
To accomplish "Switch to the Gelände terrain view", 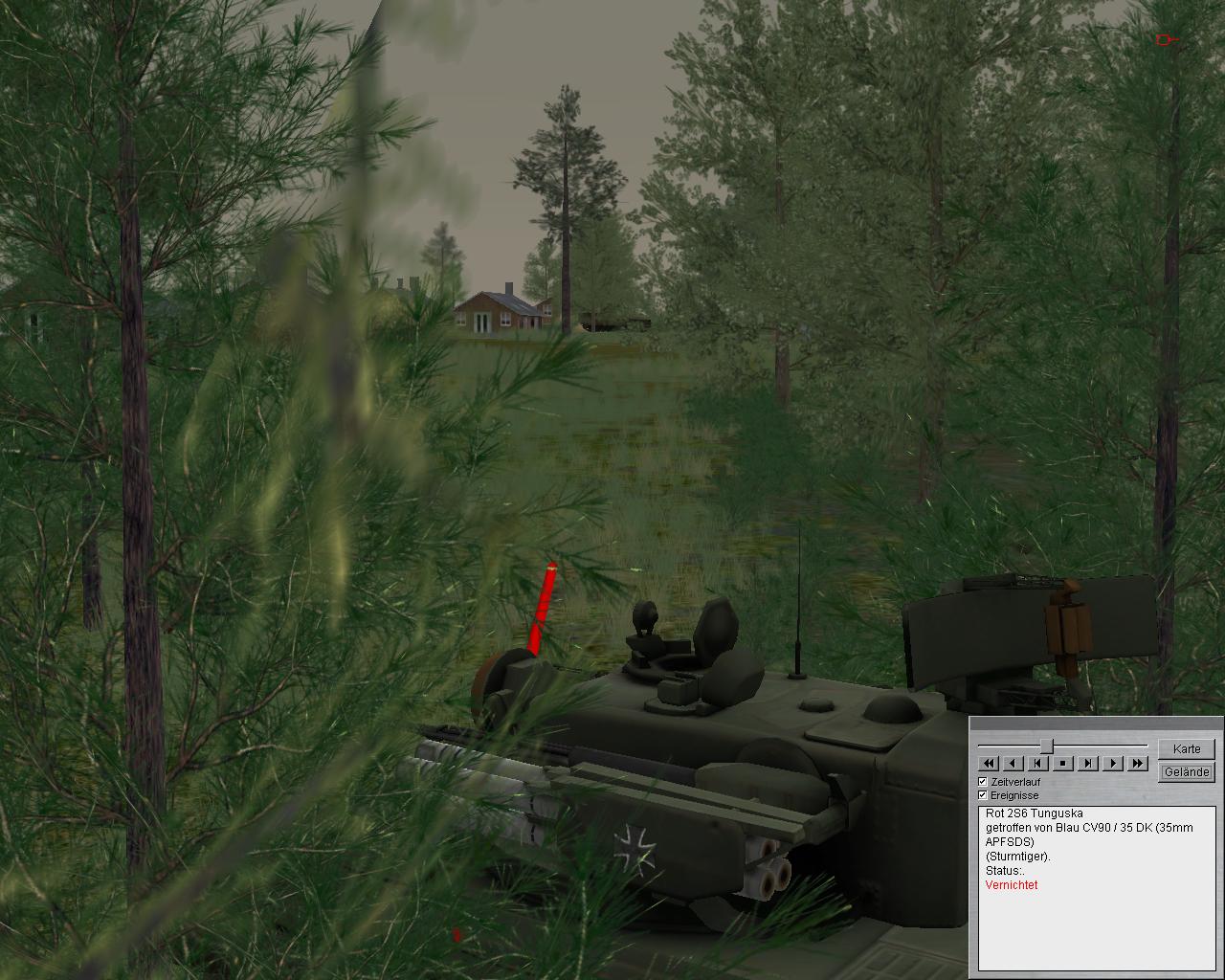I will click(x=1186, y=771).
